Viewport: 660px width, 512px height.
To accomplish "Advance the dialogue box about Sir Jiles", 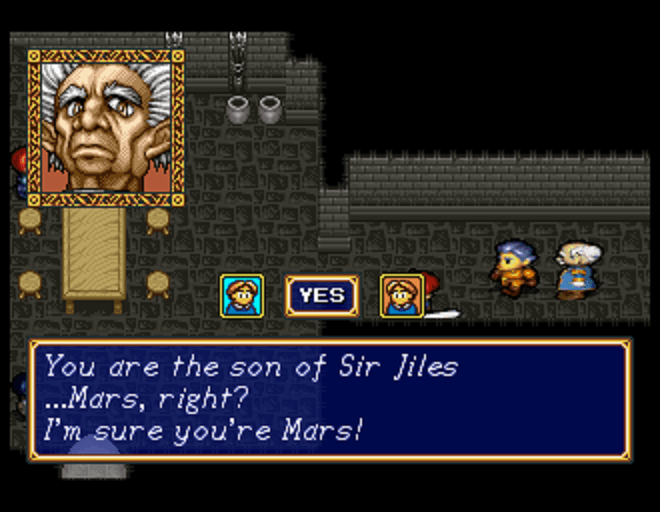I will click(330, 399).
